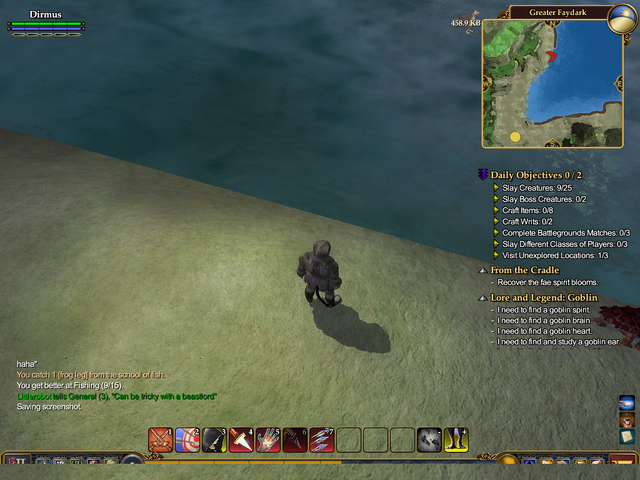Collapse the From the Cradle quest
Viewport: 640px width, 480px height.
[x=483, y=270]
